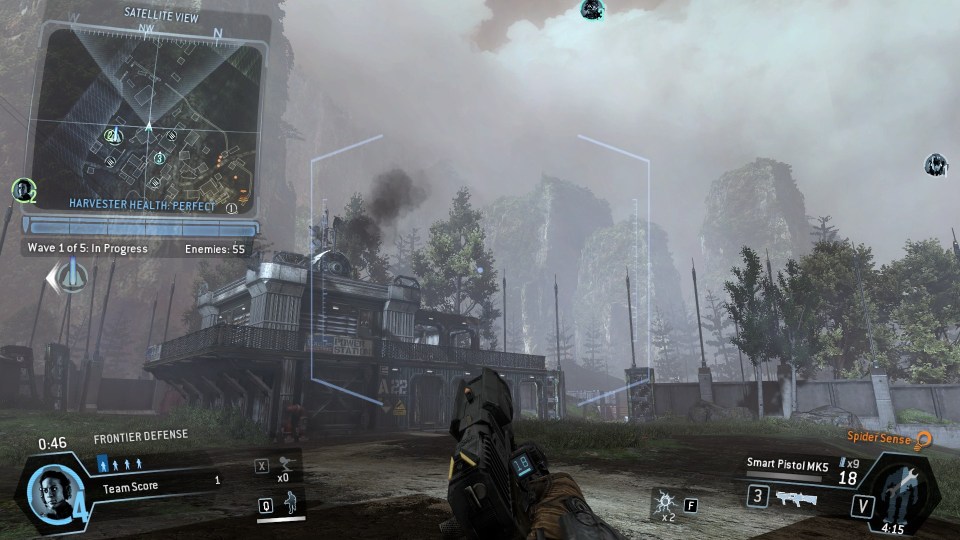Click the Titan build status icon
The width and height of the screenshot is (960, 540).
900,493
